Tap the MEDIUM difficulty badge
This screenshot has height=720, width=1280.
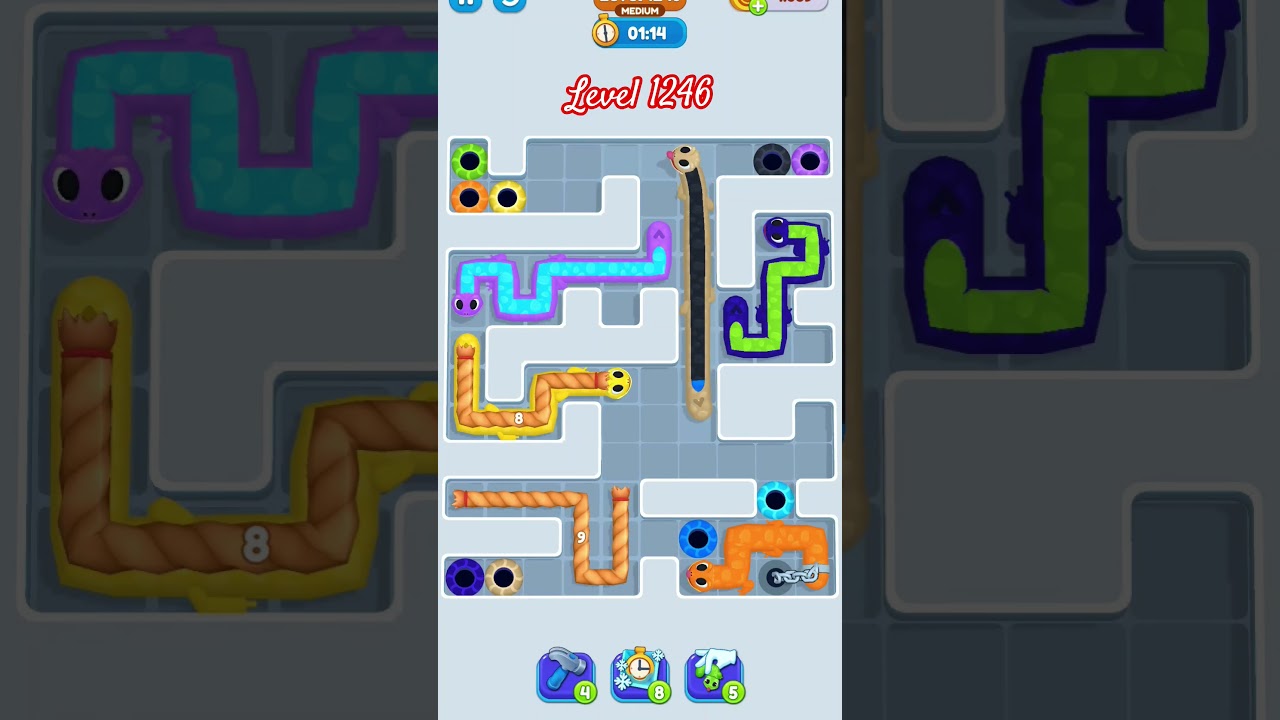638,10
